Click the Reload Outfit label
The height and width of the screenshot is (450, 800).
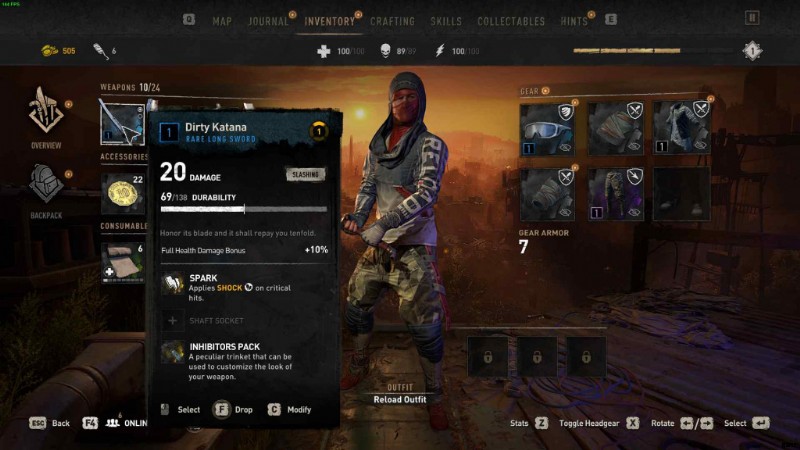tap(399, 400)
